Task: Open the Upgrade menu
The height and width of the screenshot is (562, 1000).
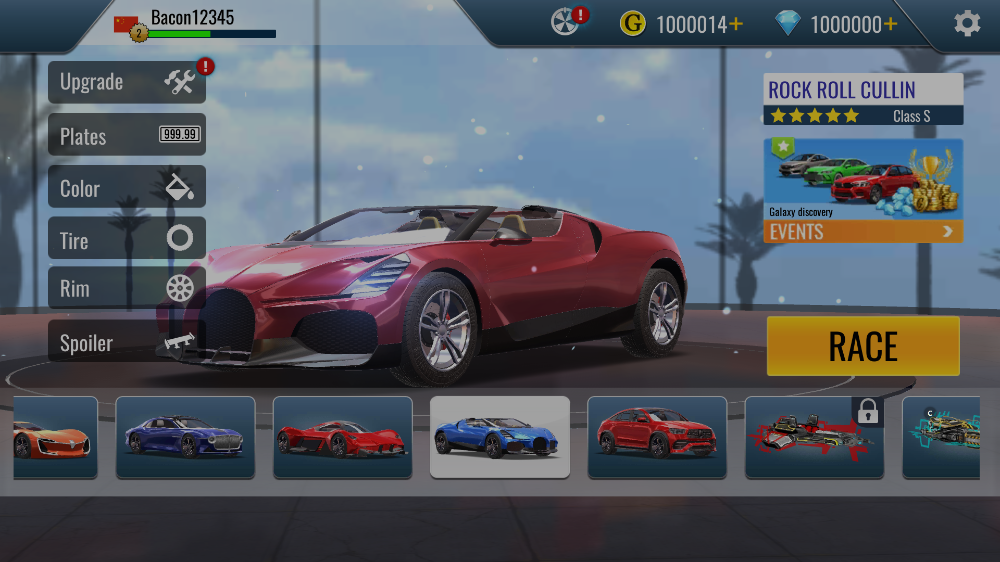Action: 127,82
